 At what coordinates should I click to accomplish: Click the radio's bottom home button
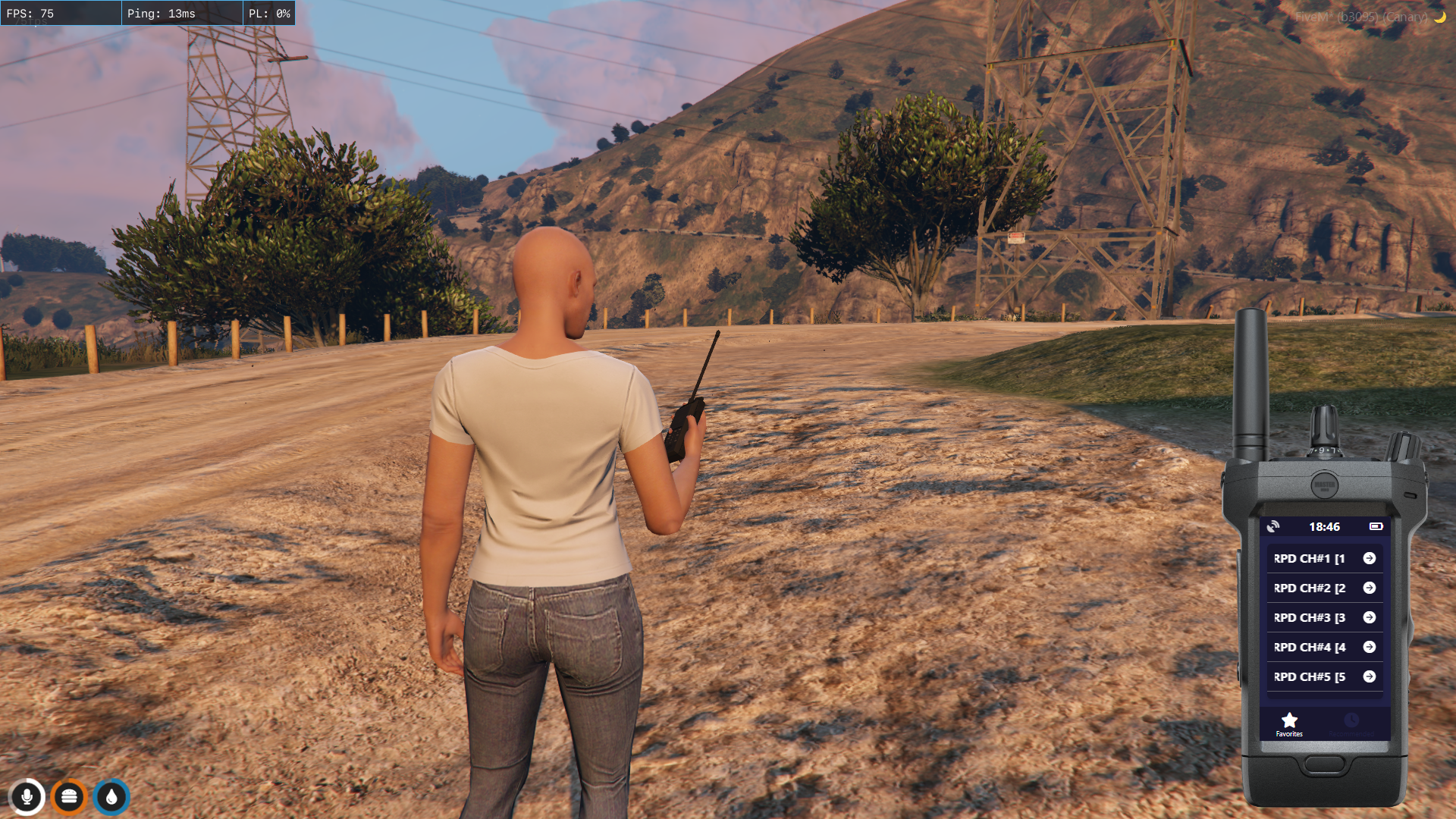coord(1324,764)
